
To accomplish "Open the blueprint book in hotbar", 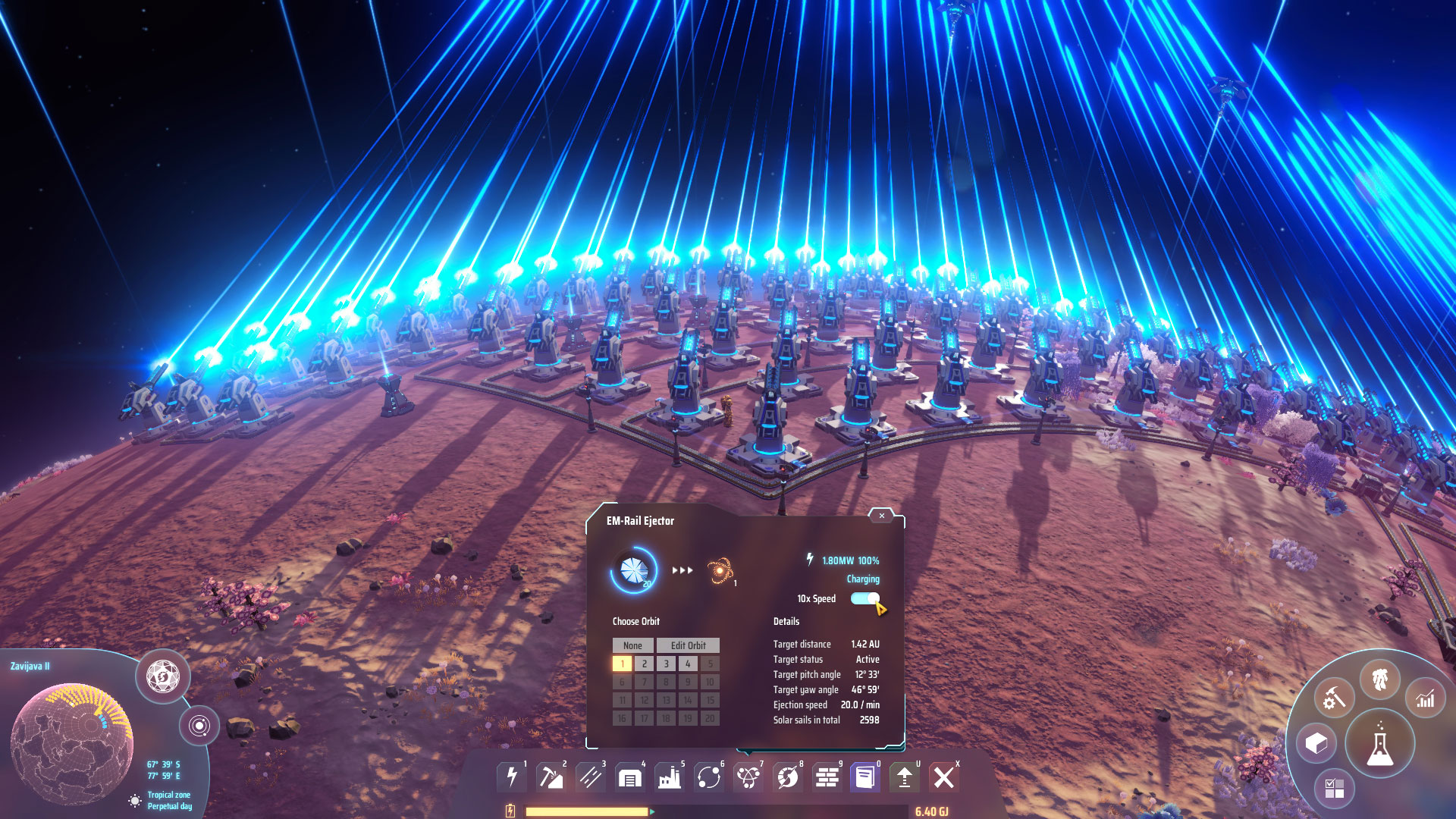I will [865, 777].
